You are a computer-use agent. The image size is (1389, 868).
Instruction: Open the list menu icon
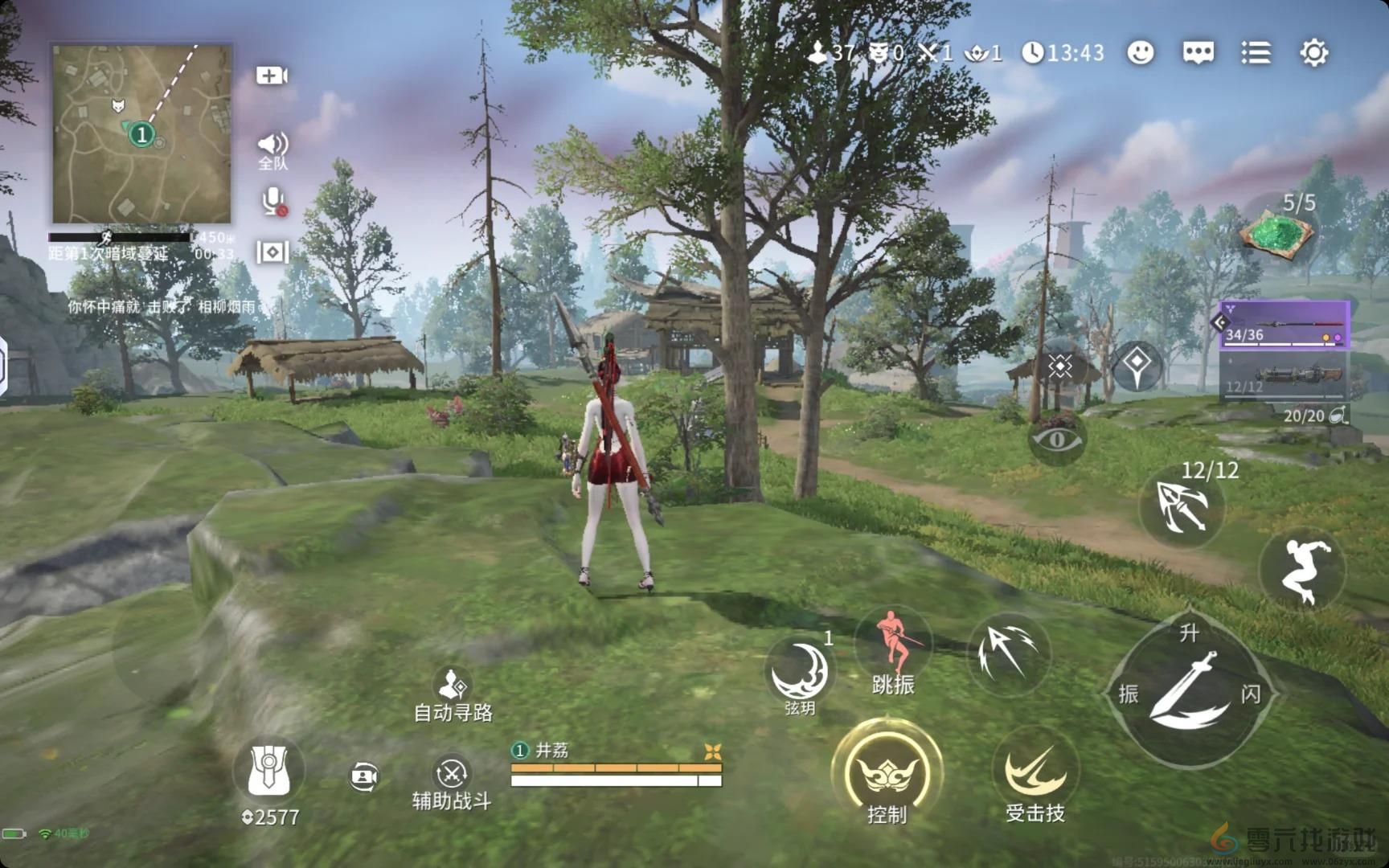pyautogui.click(x=1256, y=53)
